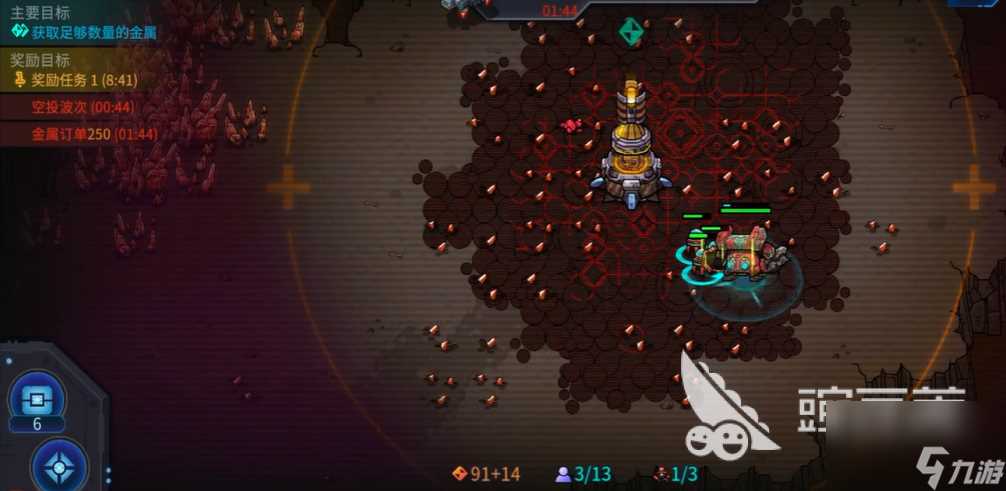Click the green diamond marker at top

click(629, 31)
